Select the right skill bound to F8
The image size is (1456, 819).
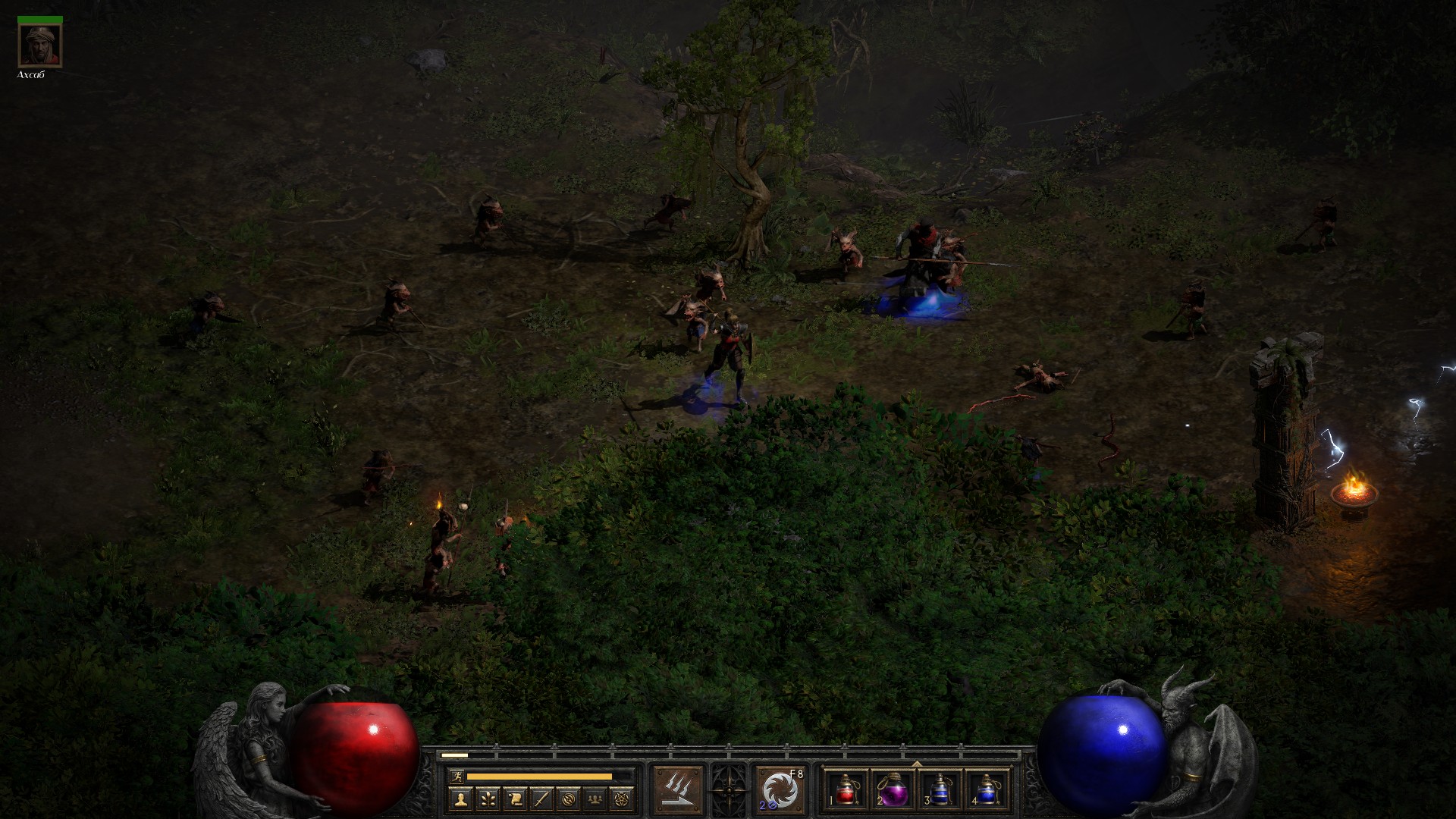(780, 789)
